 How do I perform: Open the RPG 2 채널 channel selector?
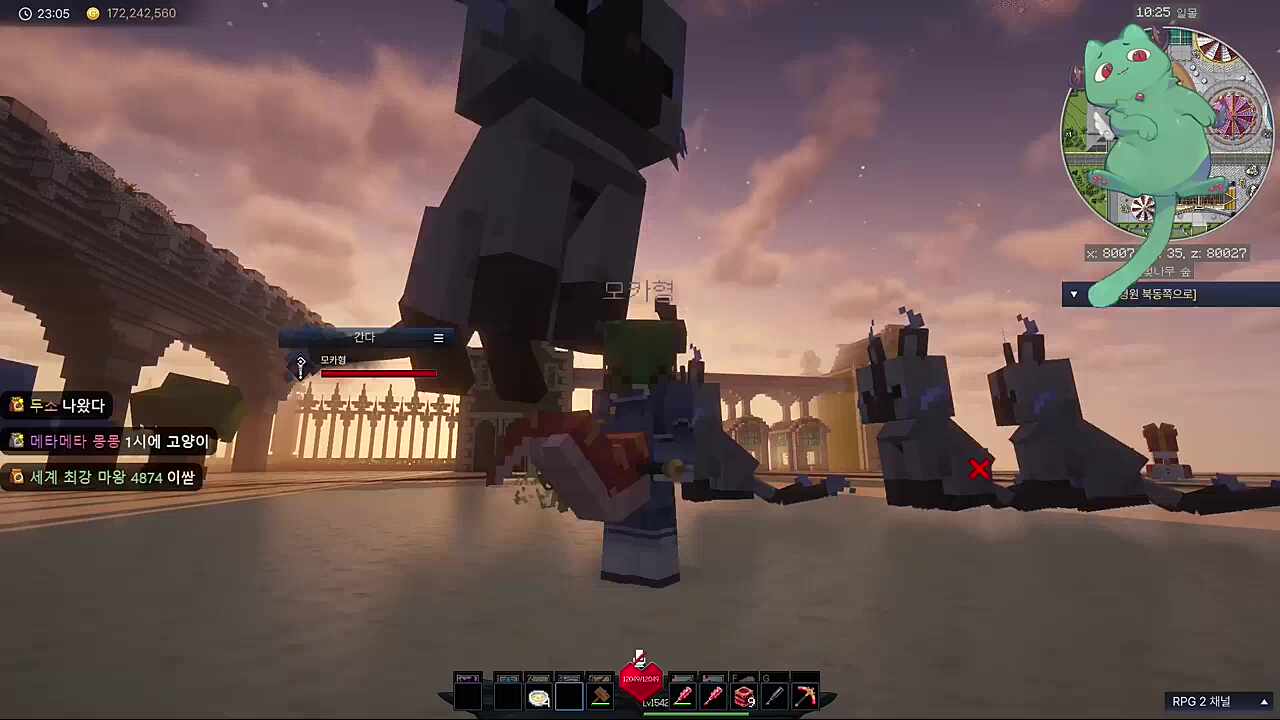(x=1220, y=701)
